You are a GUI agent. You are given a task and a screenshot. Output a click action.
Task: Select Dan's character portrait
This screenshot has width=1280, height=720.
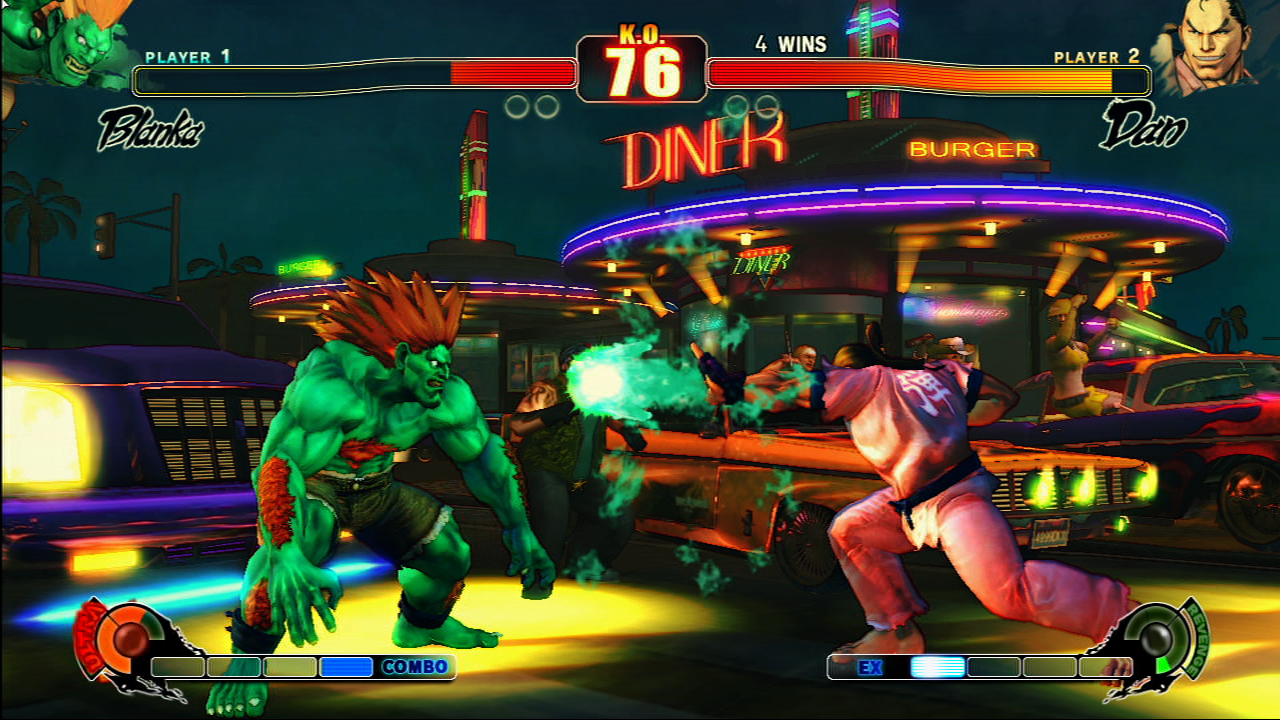coord(1206,45)
